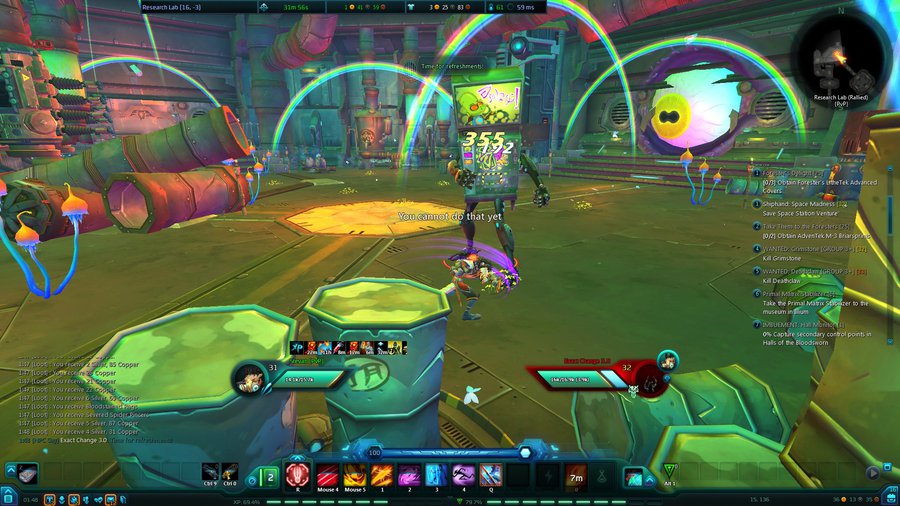Activate the Mouse 5 fiery ability
The width and height of the screenshot is (900, 506).
pos(354,474)
